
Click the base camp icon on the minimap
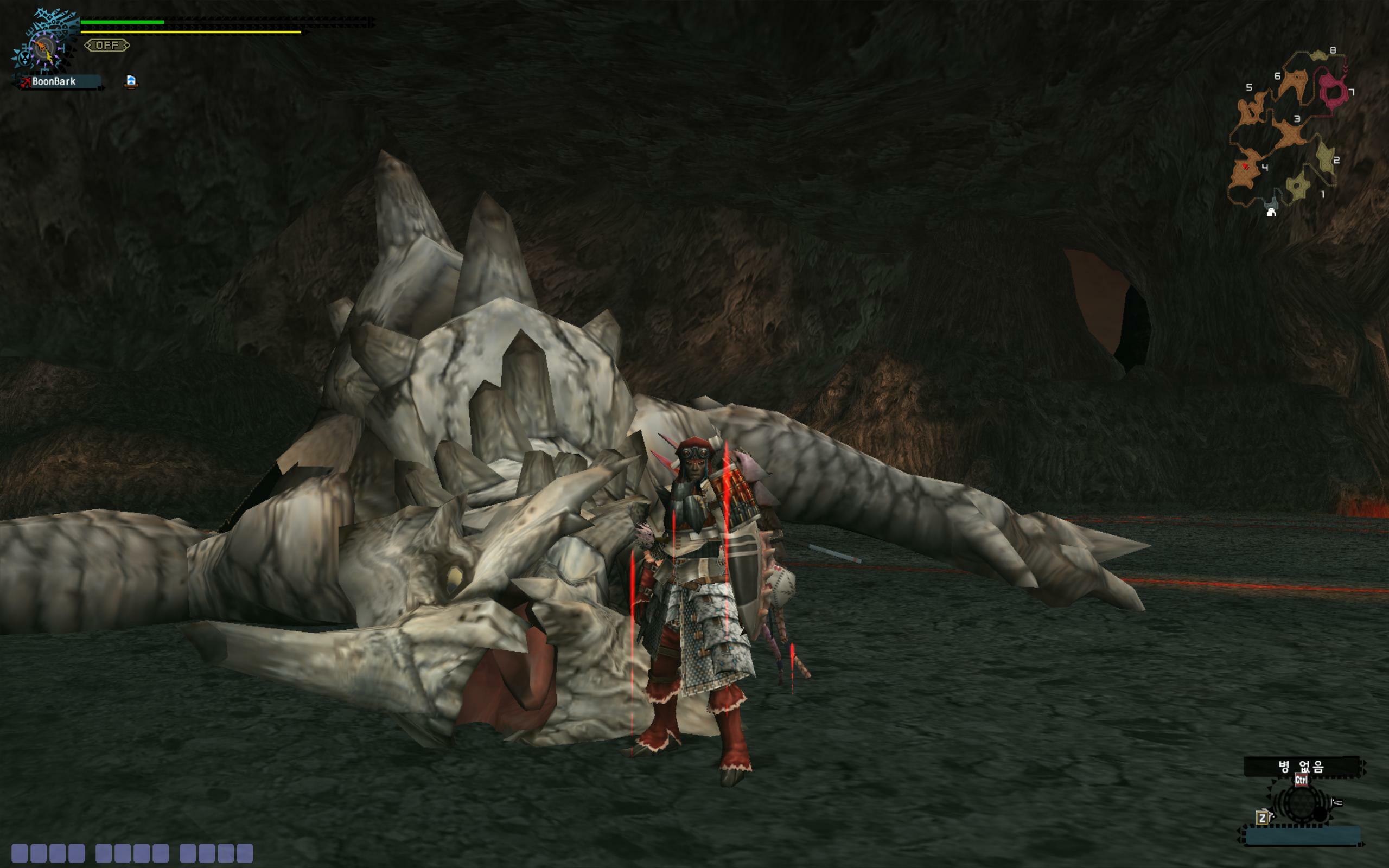[x=1271, y=213]
